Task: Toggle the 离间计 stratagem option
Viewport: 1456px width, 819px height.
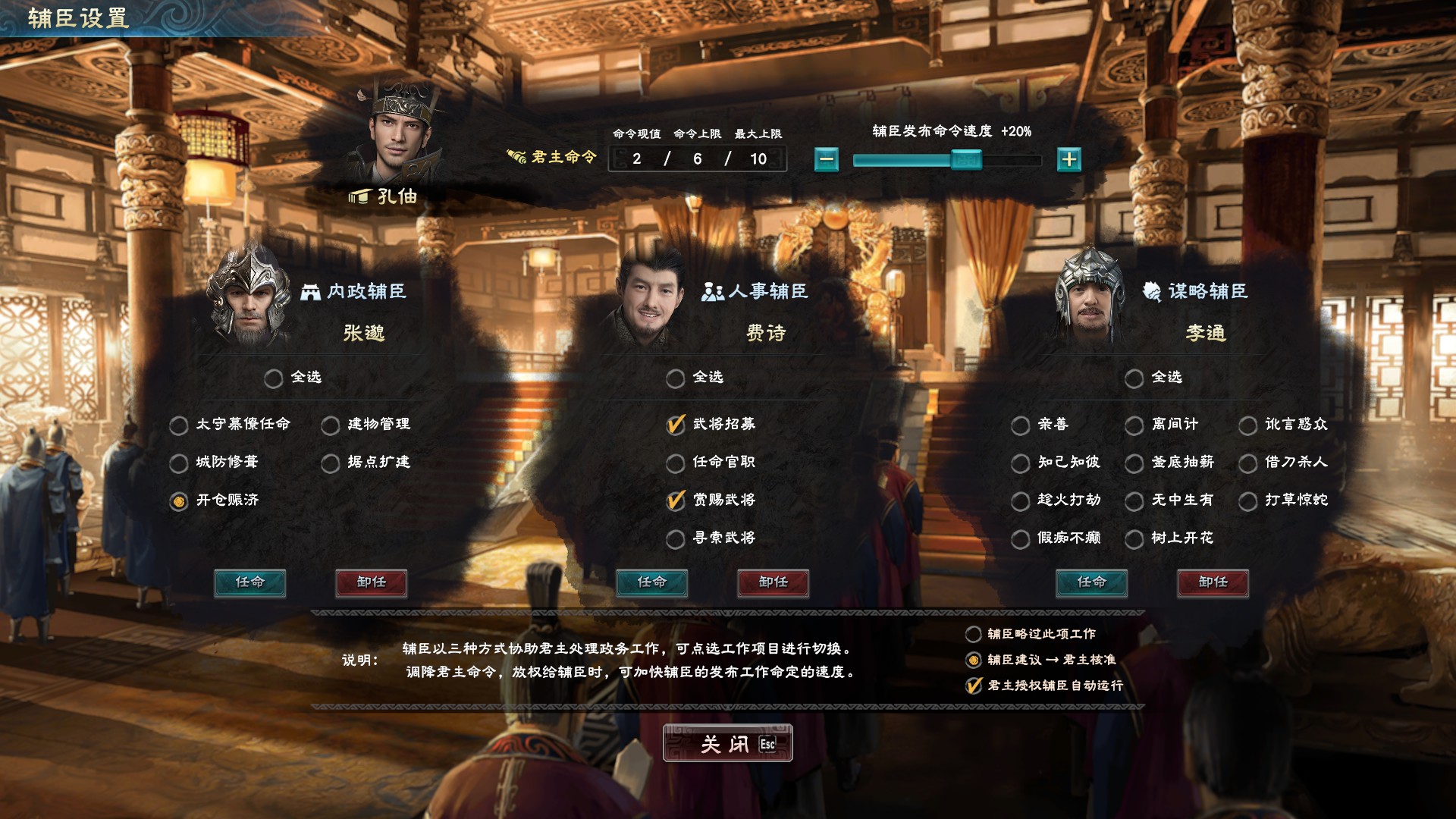Action: (x=1134, y=425)
